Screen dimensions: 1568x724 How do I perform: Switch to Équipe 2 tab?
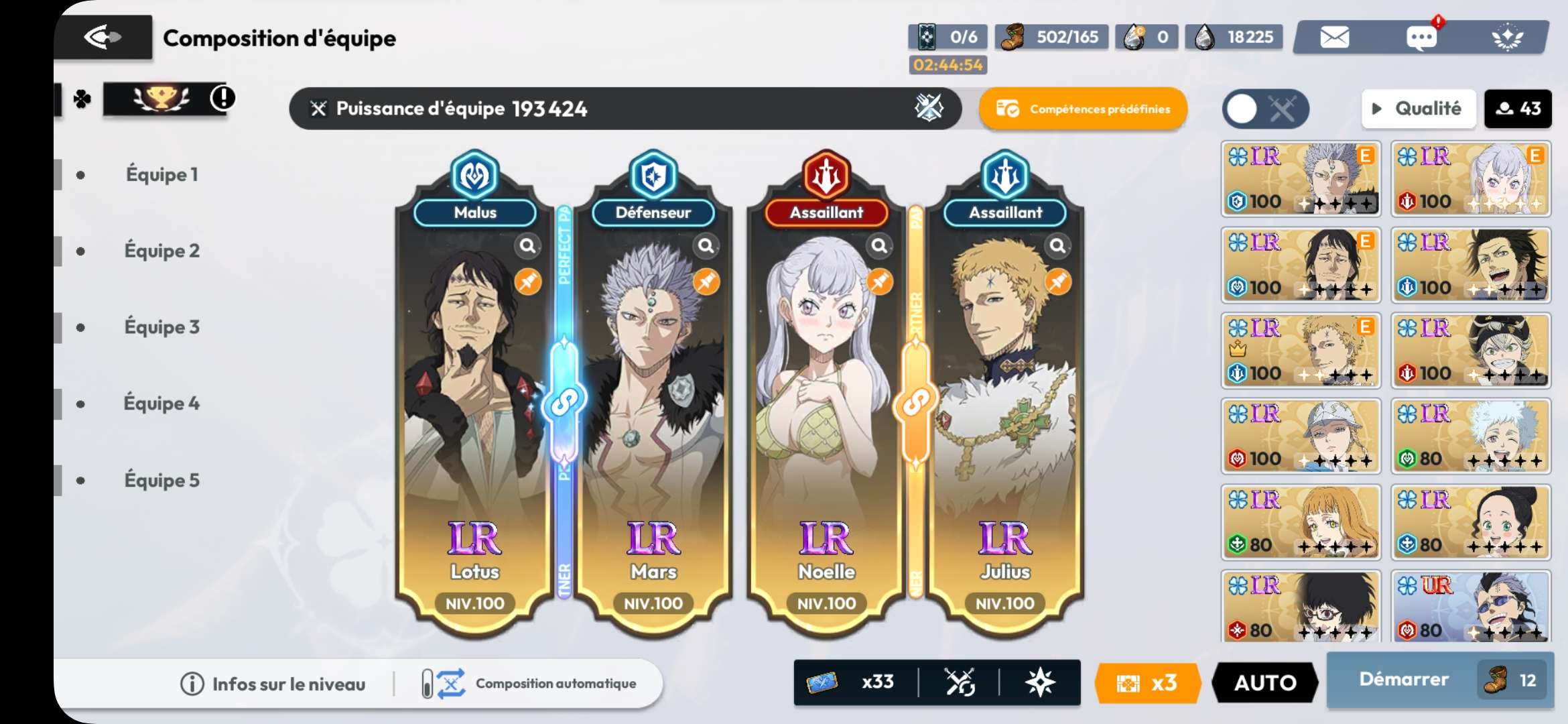click(161, 251)
